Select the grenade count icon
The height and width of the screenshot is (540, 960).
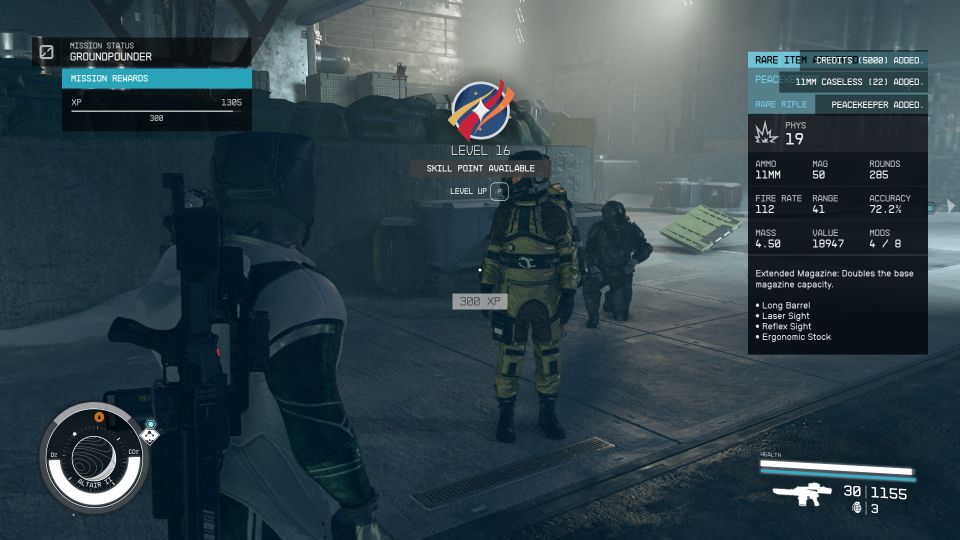pos(856,508)
